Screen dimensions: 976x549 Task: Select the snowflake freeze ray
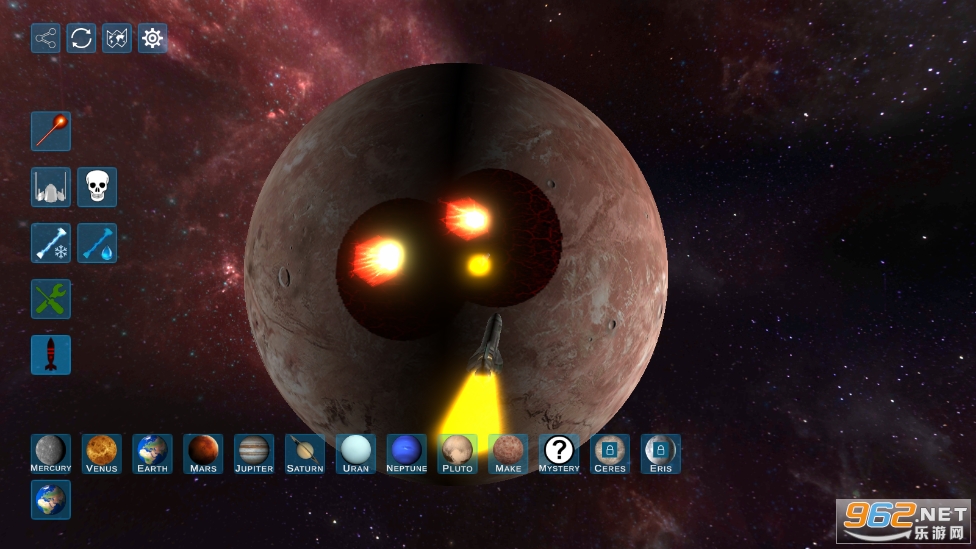point(51,243)
